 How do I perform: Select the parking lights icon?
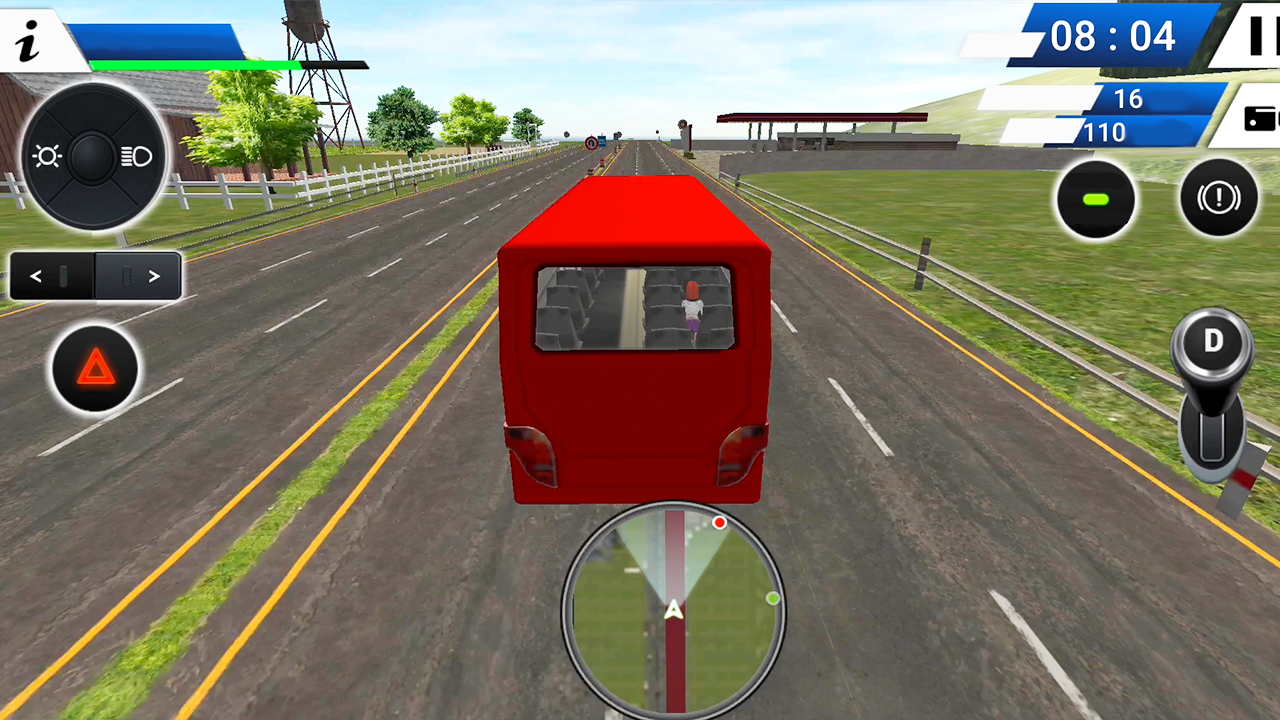(46, 156)
